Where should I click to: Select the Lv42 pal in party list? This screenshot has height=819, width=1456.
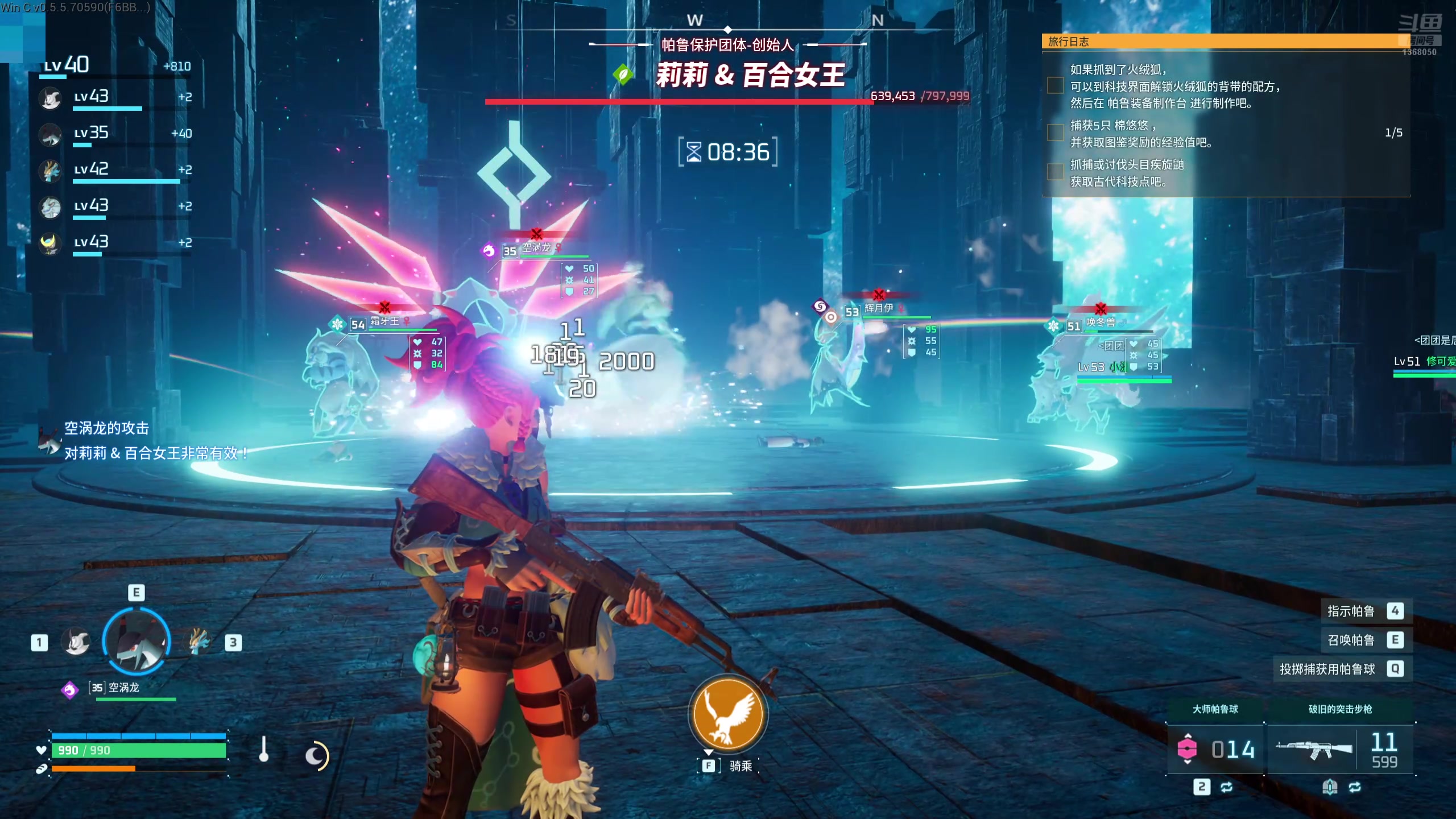[x=51, y=171]
